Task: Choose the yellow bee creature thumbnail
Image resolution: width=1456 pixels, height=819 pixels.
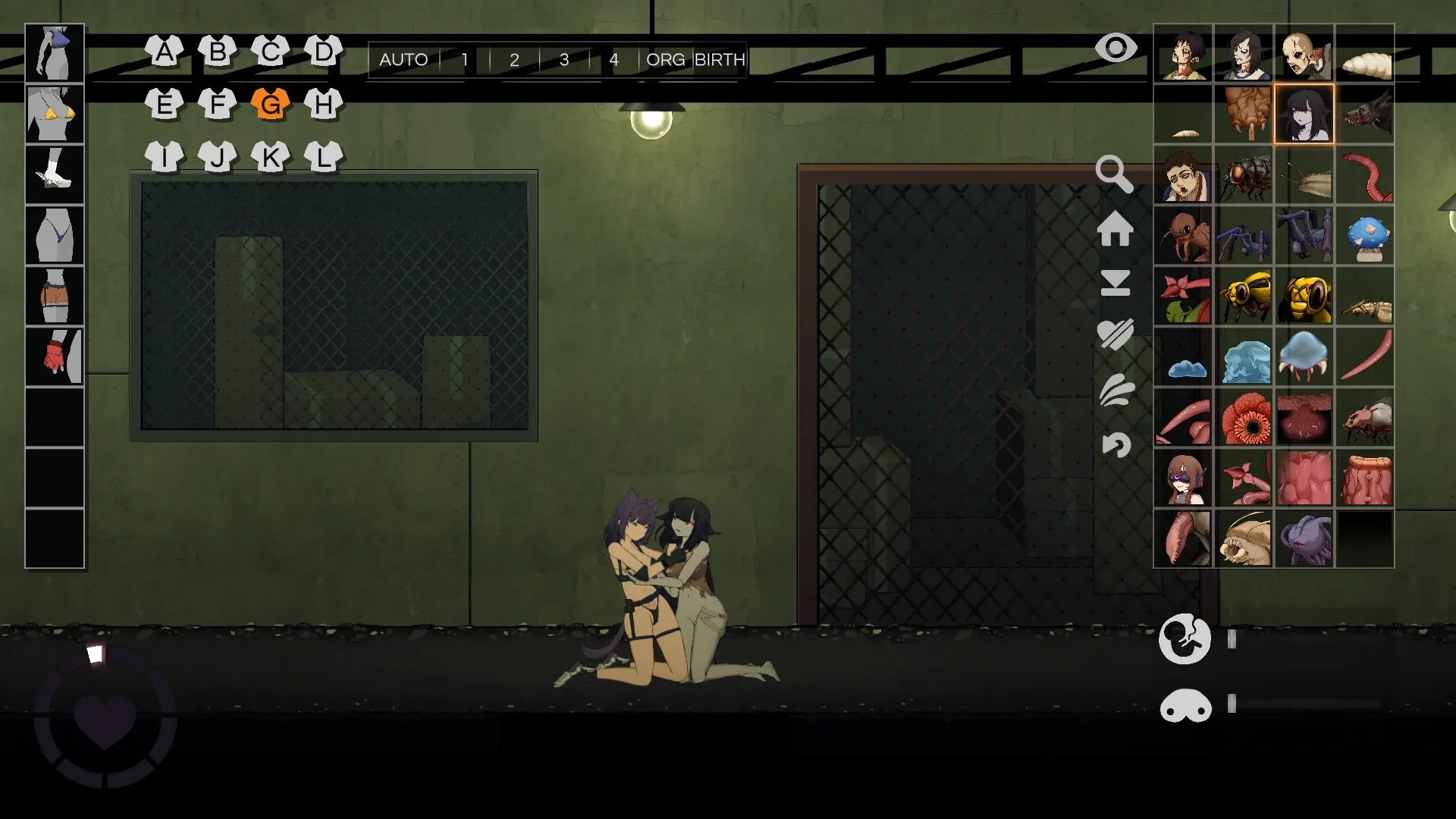Action: tap(1244, 296)
